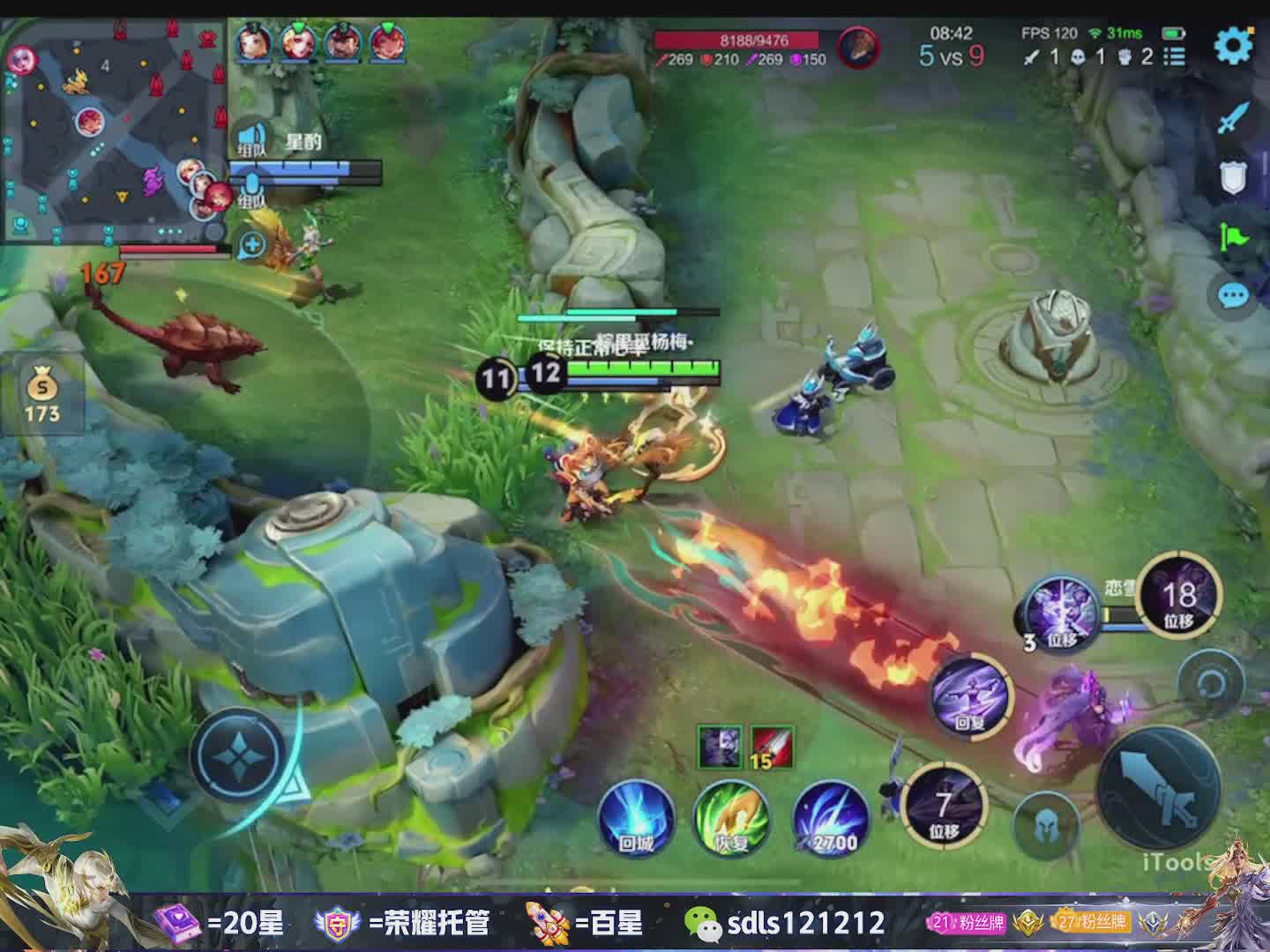Click the blue plus button below the minimap
1270x952 pixels.
tap(252, 245)
